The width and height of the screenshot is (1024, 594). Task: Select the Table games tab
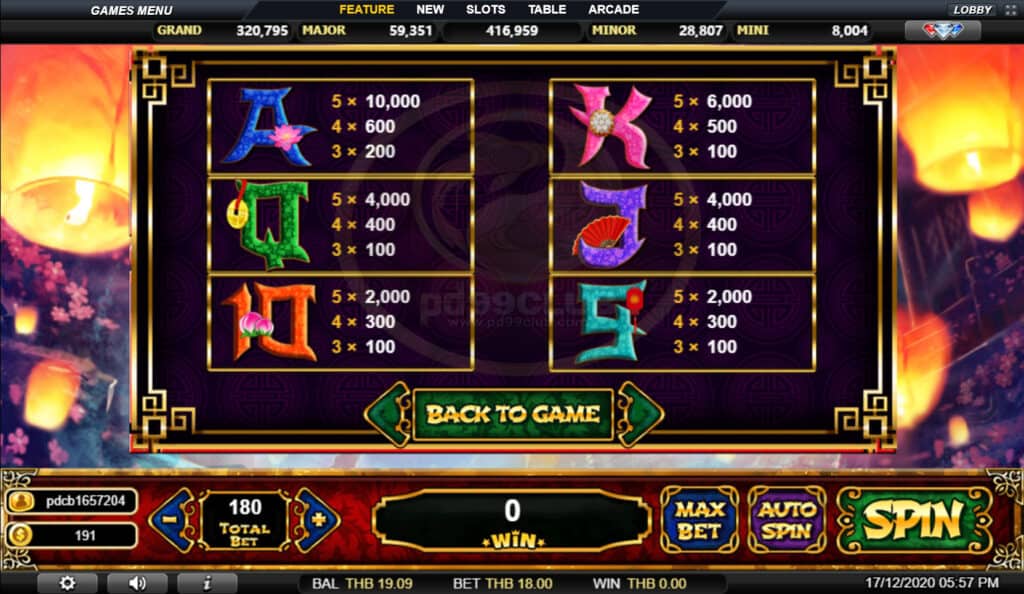pyautogui.click(x=547, y=9)
